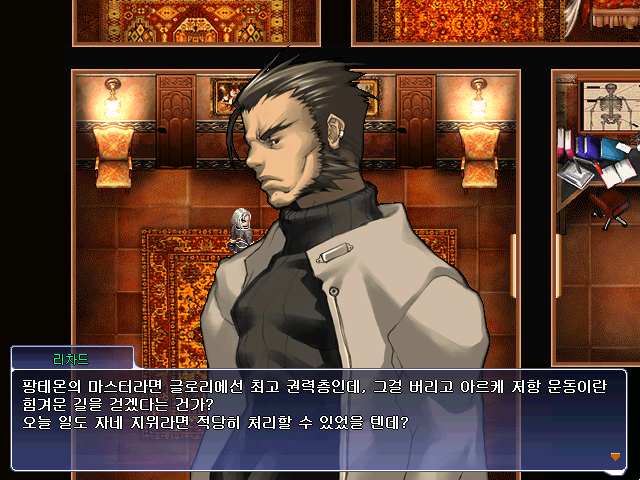The height and width of the screenshot is (480, 640).
Task: Advance dialogue with the orange arrow indicator
Action: [615, 456]
